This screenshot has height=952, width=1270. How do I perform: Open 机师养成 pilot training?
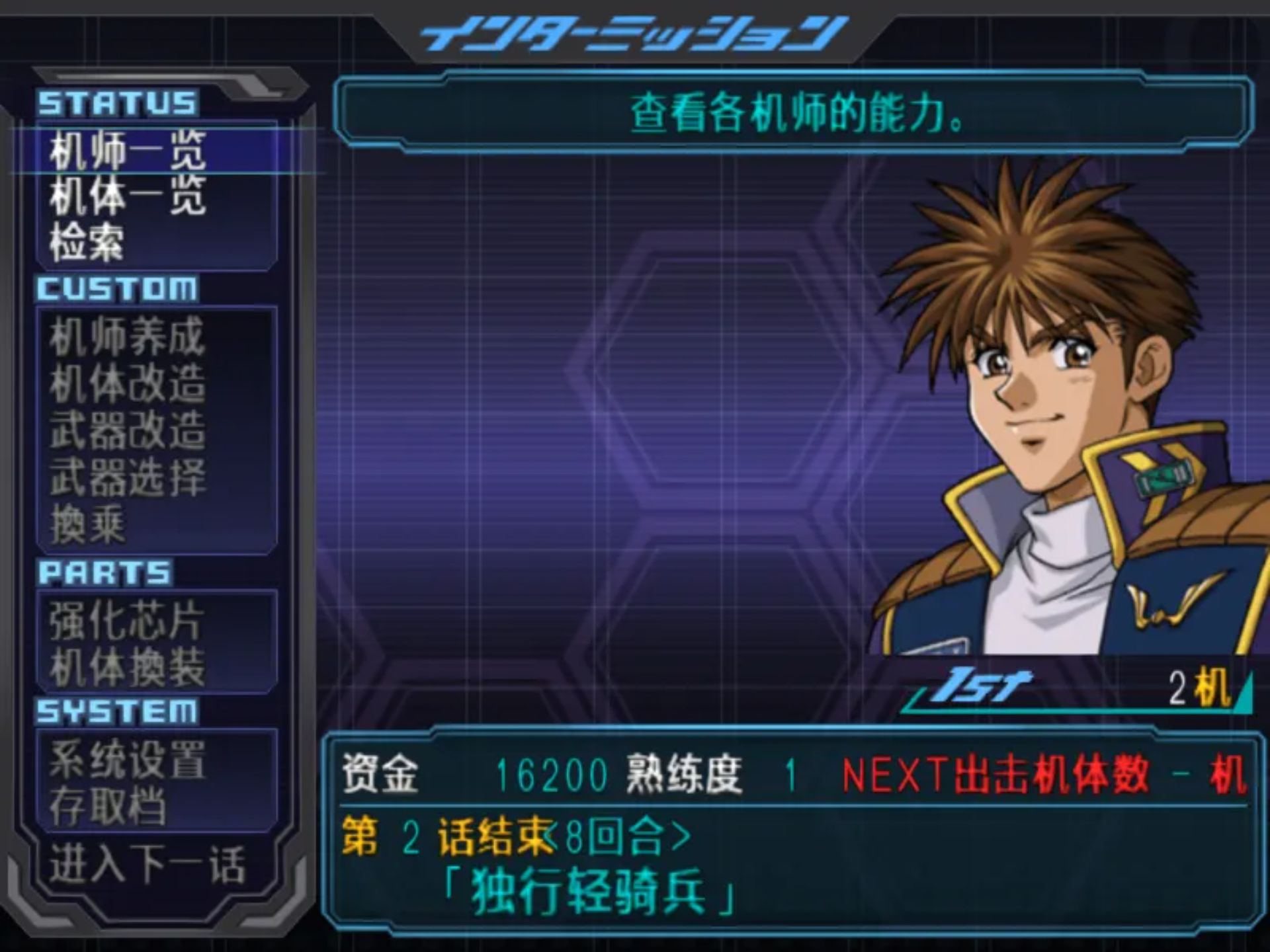pos(128,337)
